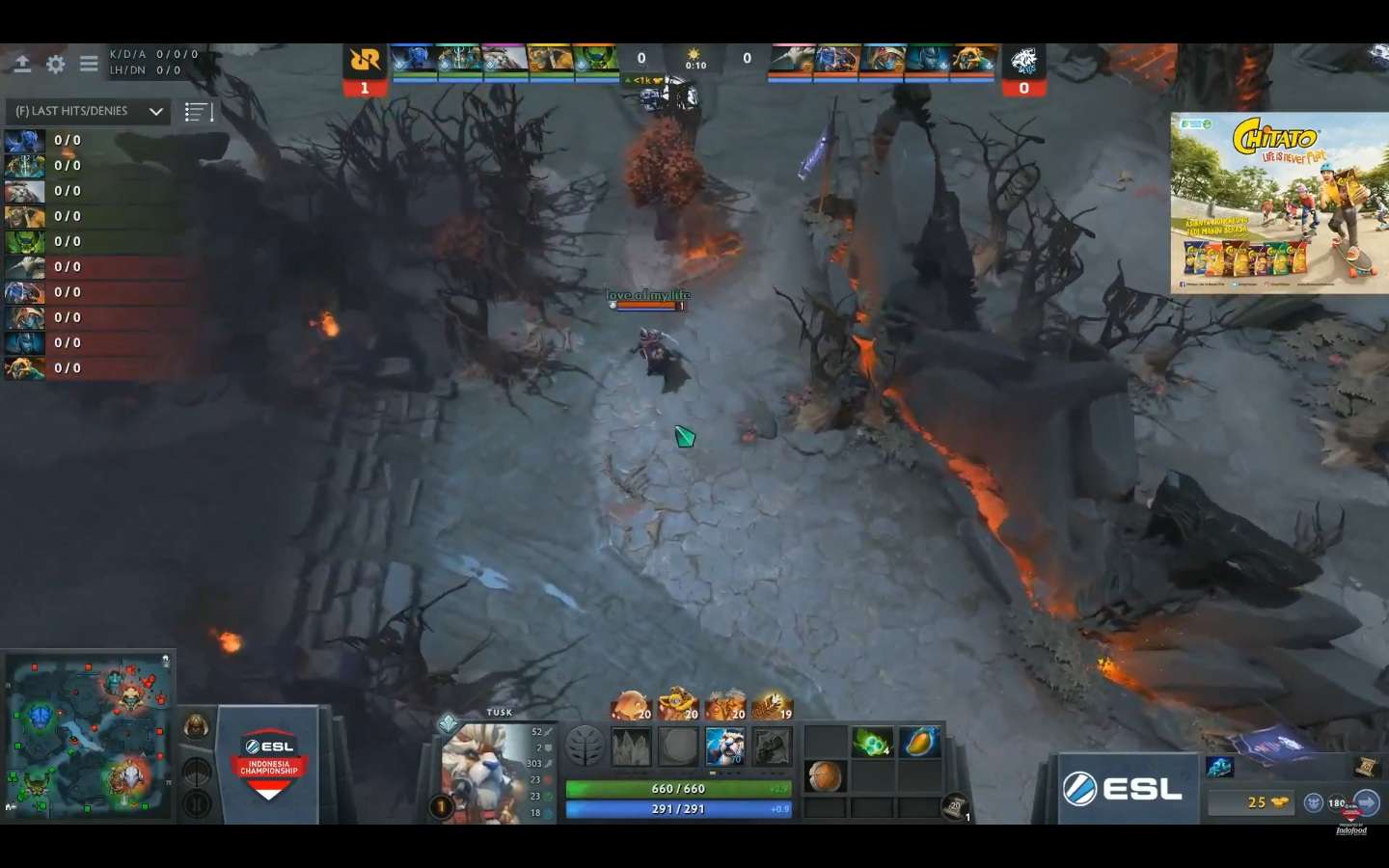Select the minimap
This screenshot has width=1389, height=868.
click(88, 736)
